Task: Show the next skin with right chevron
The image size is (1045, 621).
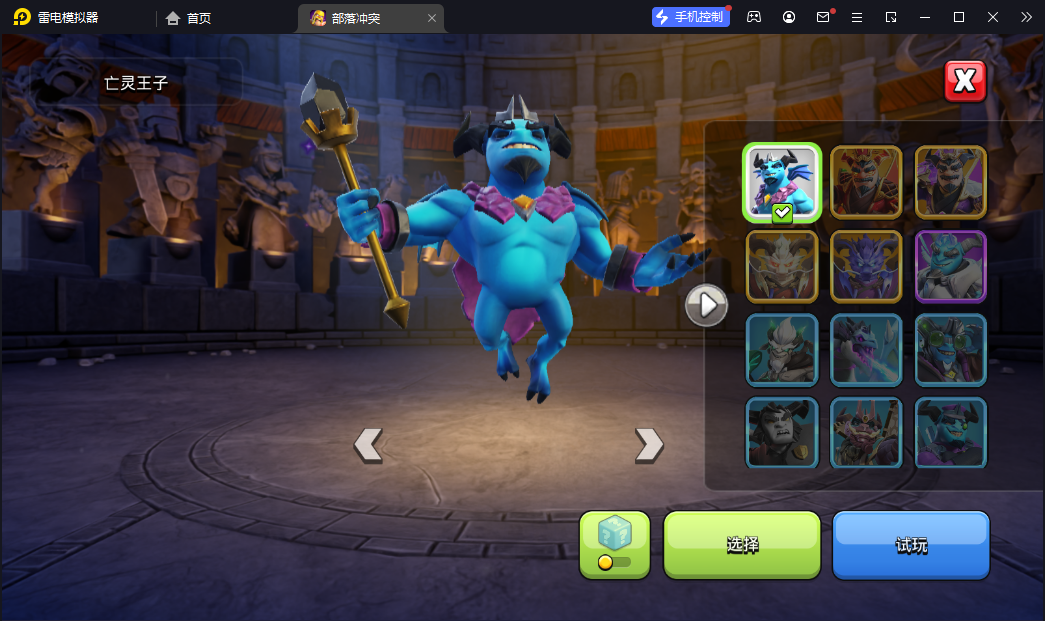Action: pos(649,444)
